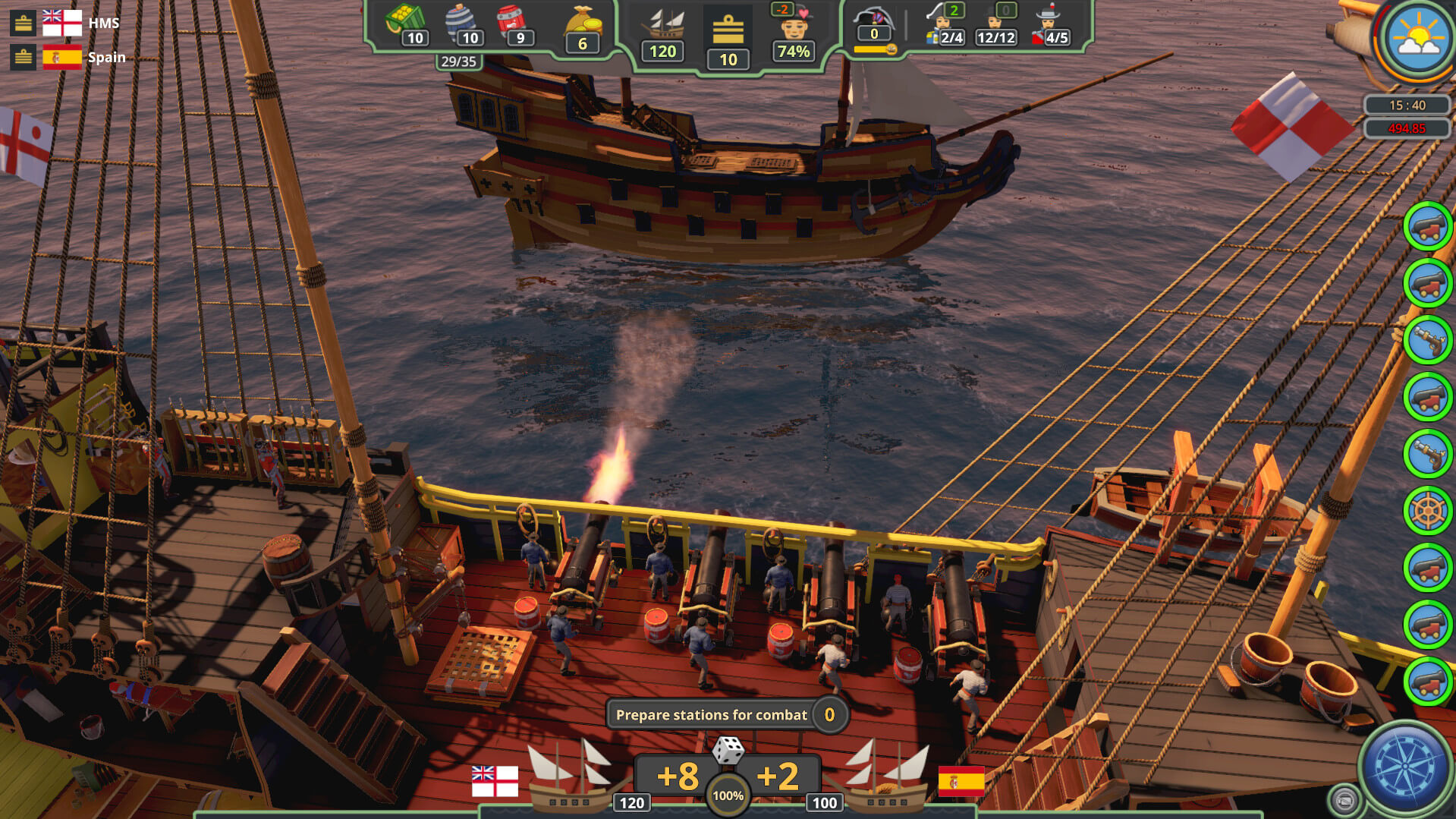This screenshot has height=819, width=1456.
Task: Open the gold coin sack icon
Action: click(x=582, y=23)
